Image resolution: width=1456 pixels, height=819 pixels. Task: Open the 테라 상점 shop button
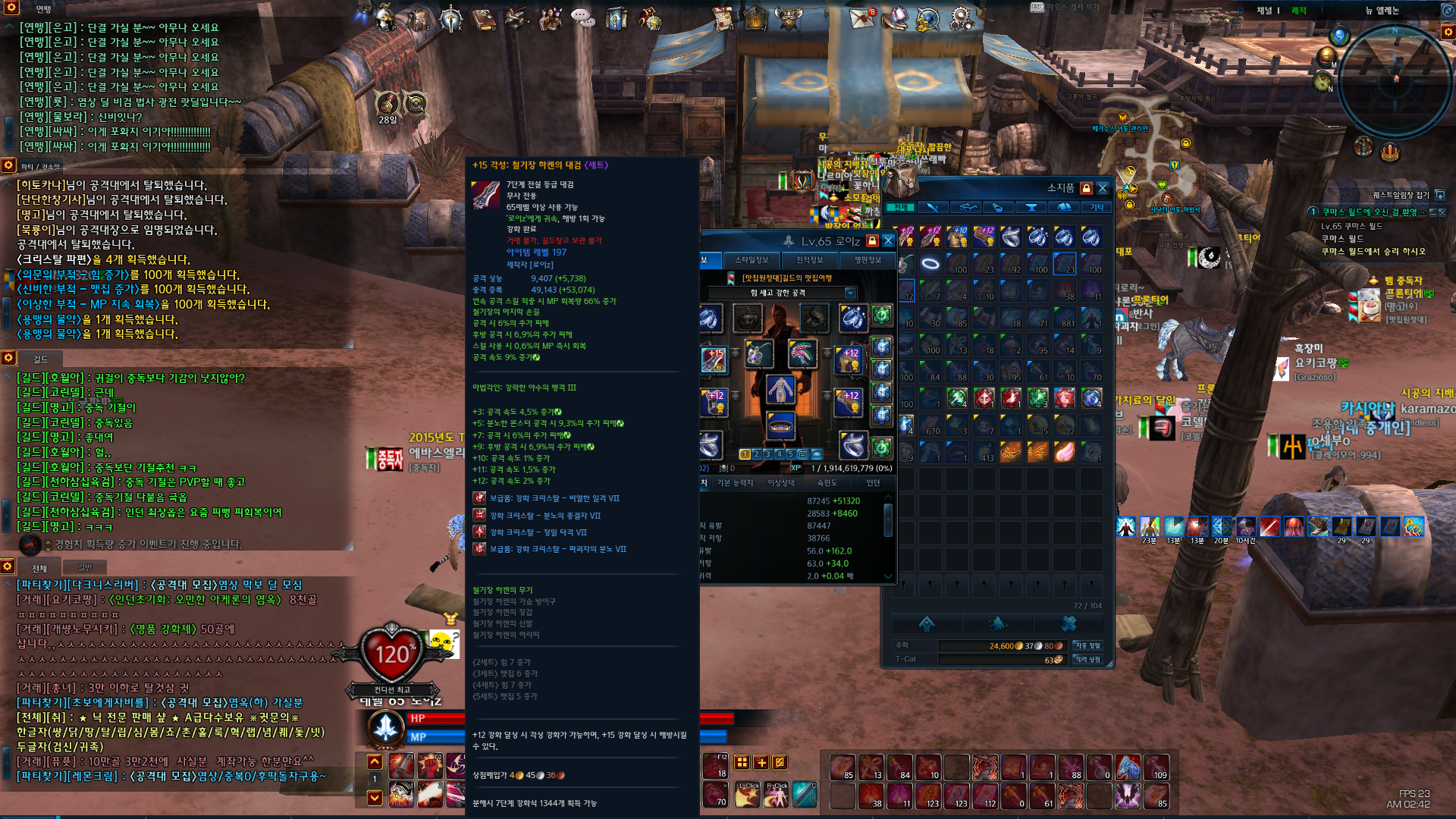pos(1088,660)
